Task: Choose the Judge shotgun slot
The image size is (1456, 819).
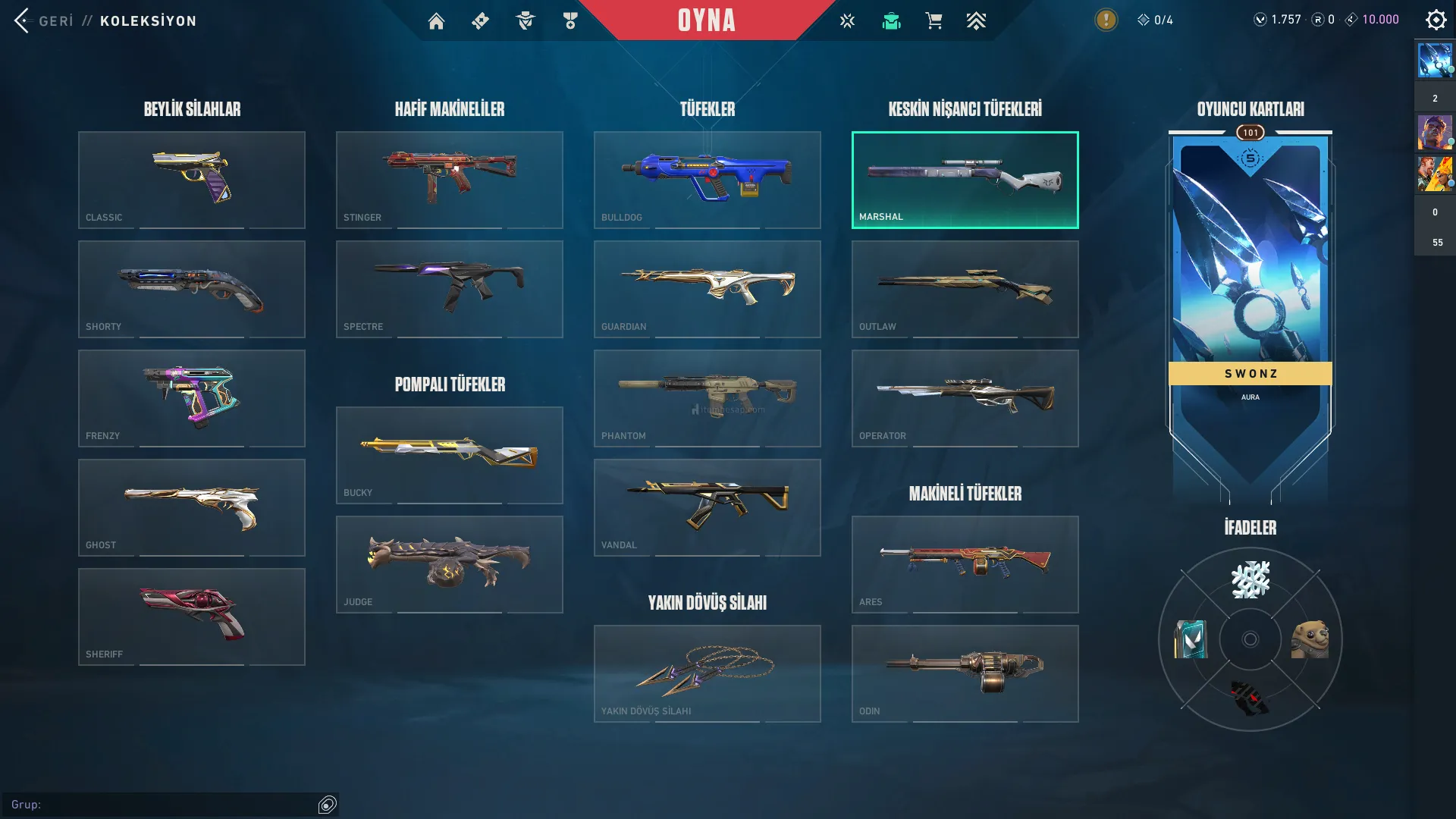Action: (x=450, y=564)
